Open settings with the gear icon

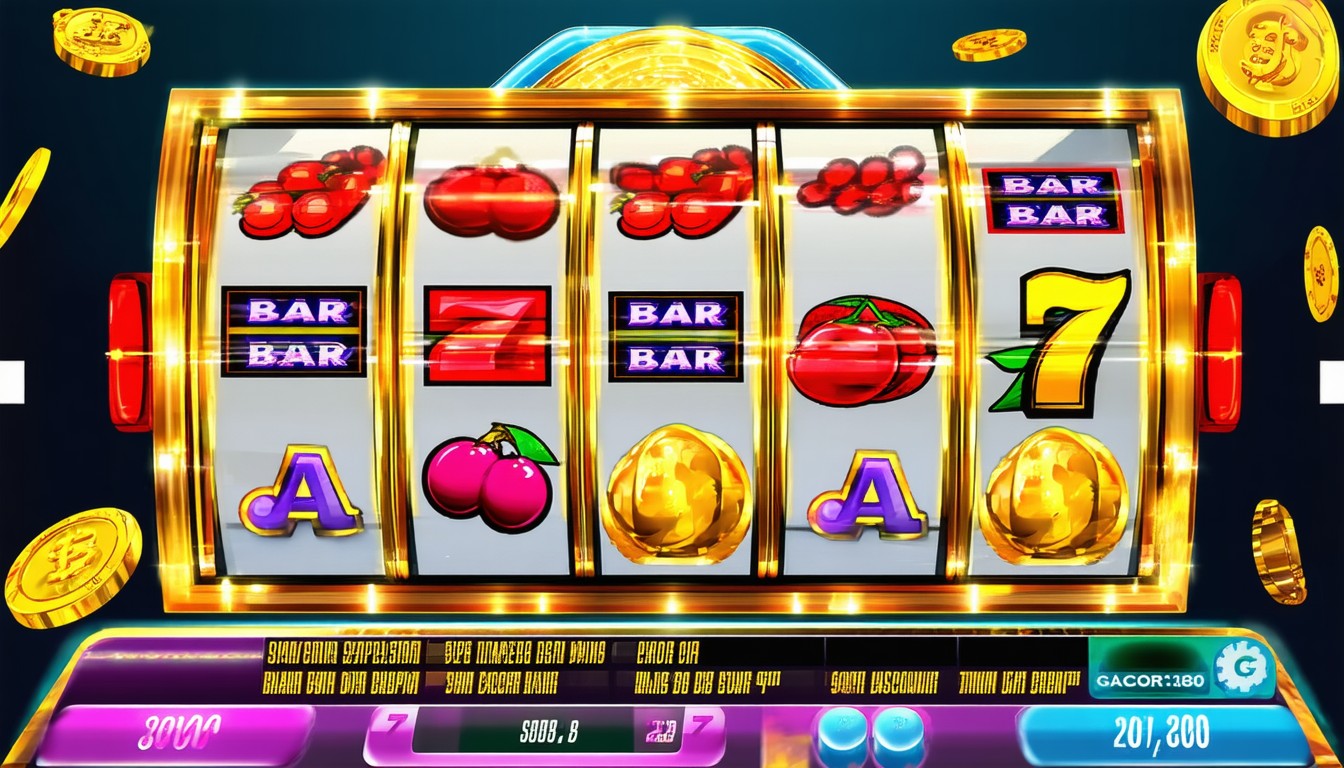(x=1244, y=667)
